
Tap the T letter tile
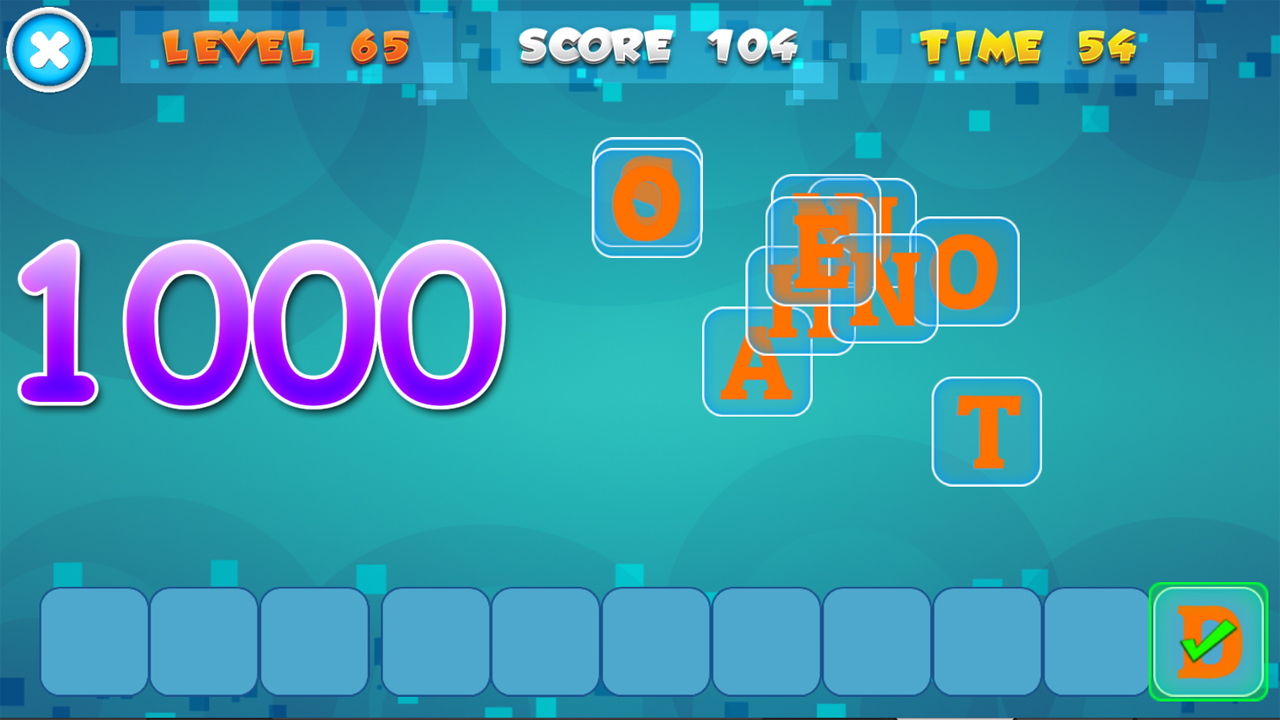[x=986, y=432]
